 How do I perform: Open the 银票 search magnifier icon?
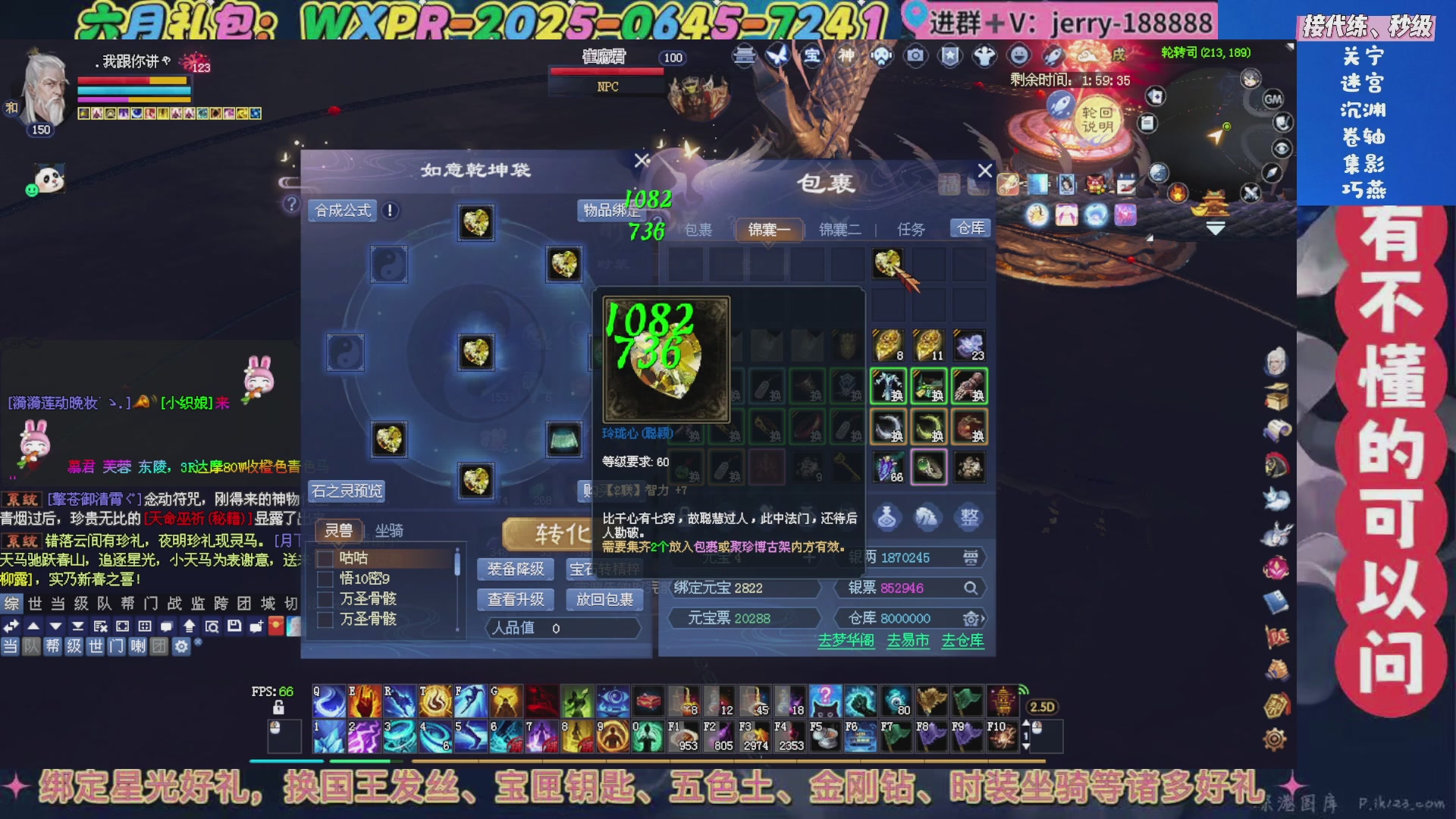click(x=971, y=588)
